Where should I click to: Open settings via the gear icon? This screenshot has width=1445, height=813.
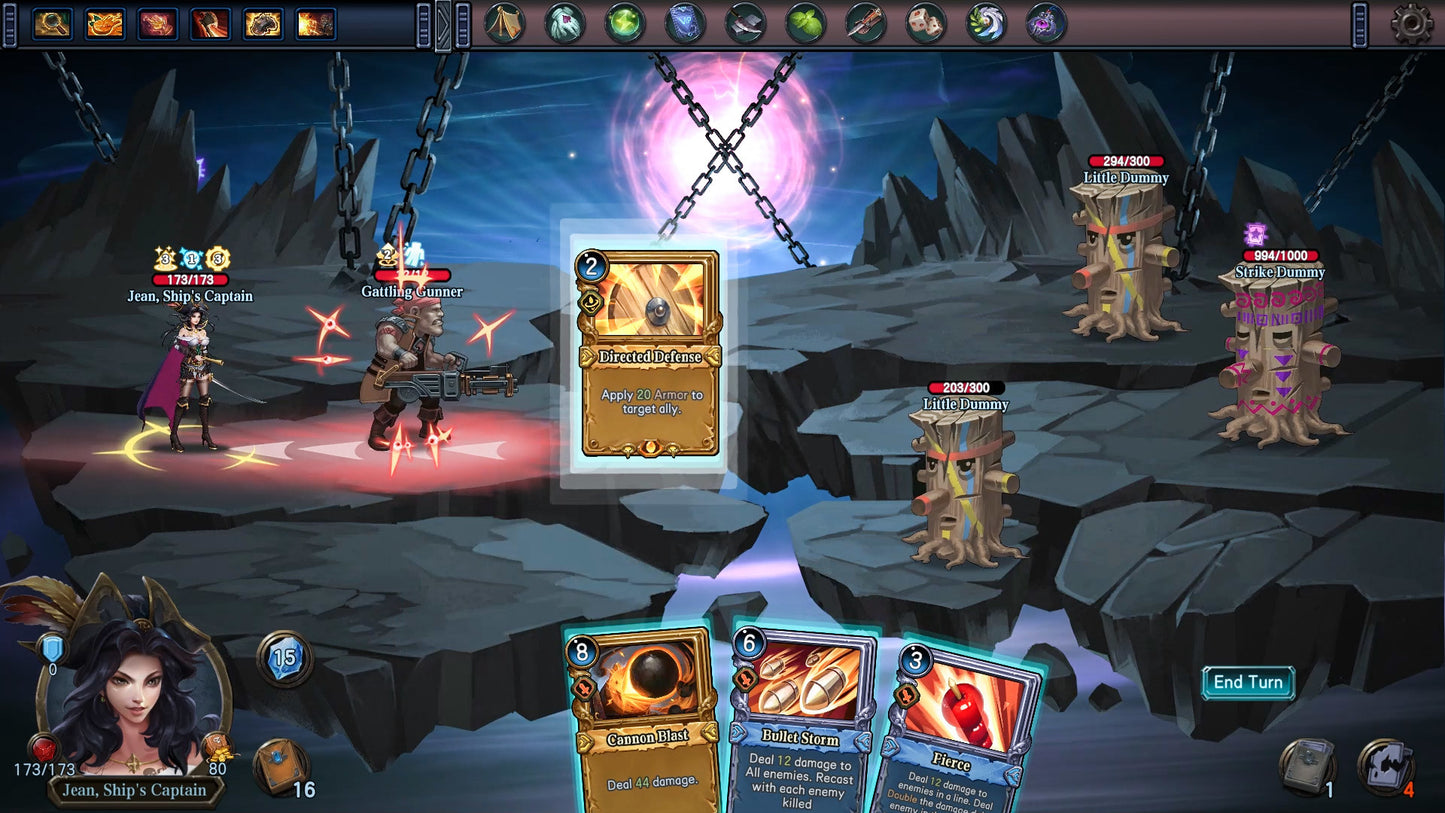pos(1411,24)
